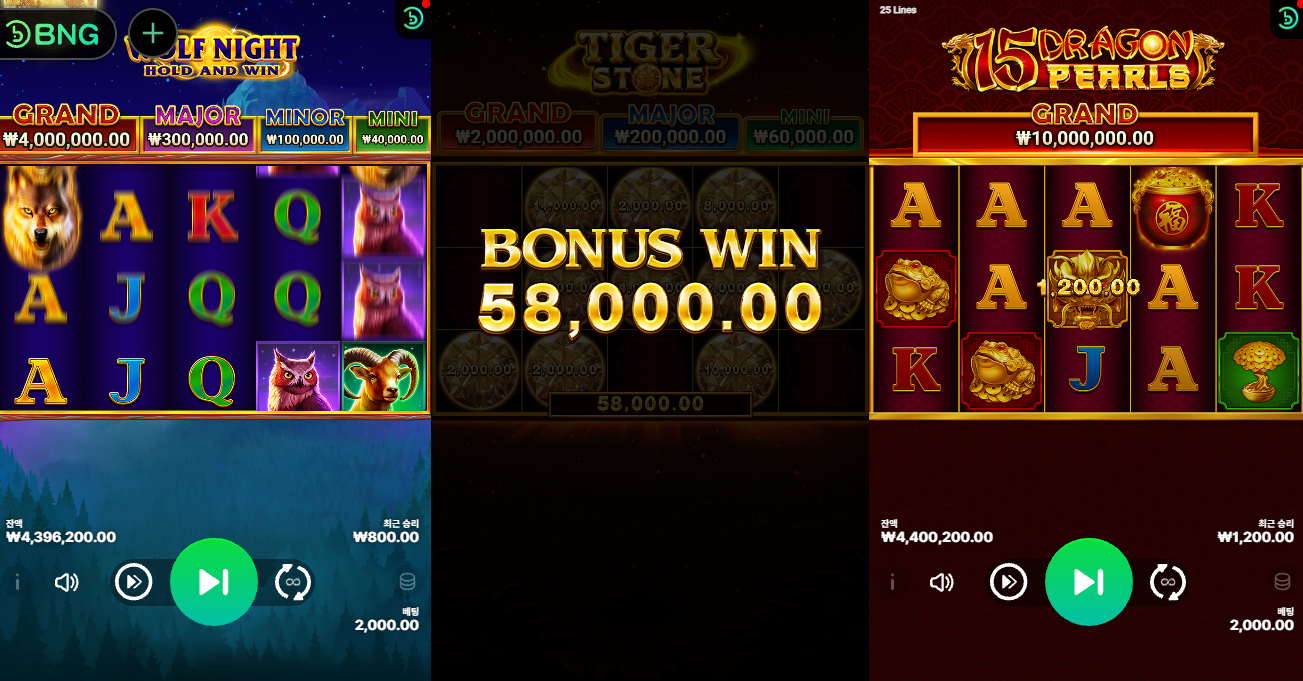This screenshot has height=681, width=1303.
Task: Open autoplay options in Wolf Night
Action: pos(293,582)
